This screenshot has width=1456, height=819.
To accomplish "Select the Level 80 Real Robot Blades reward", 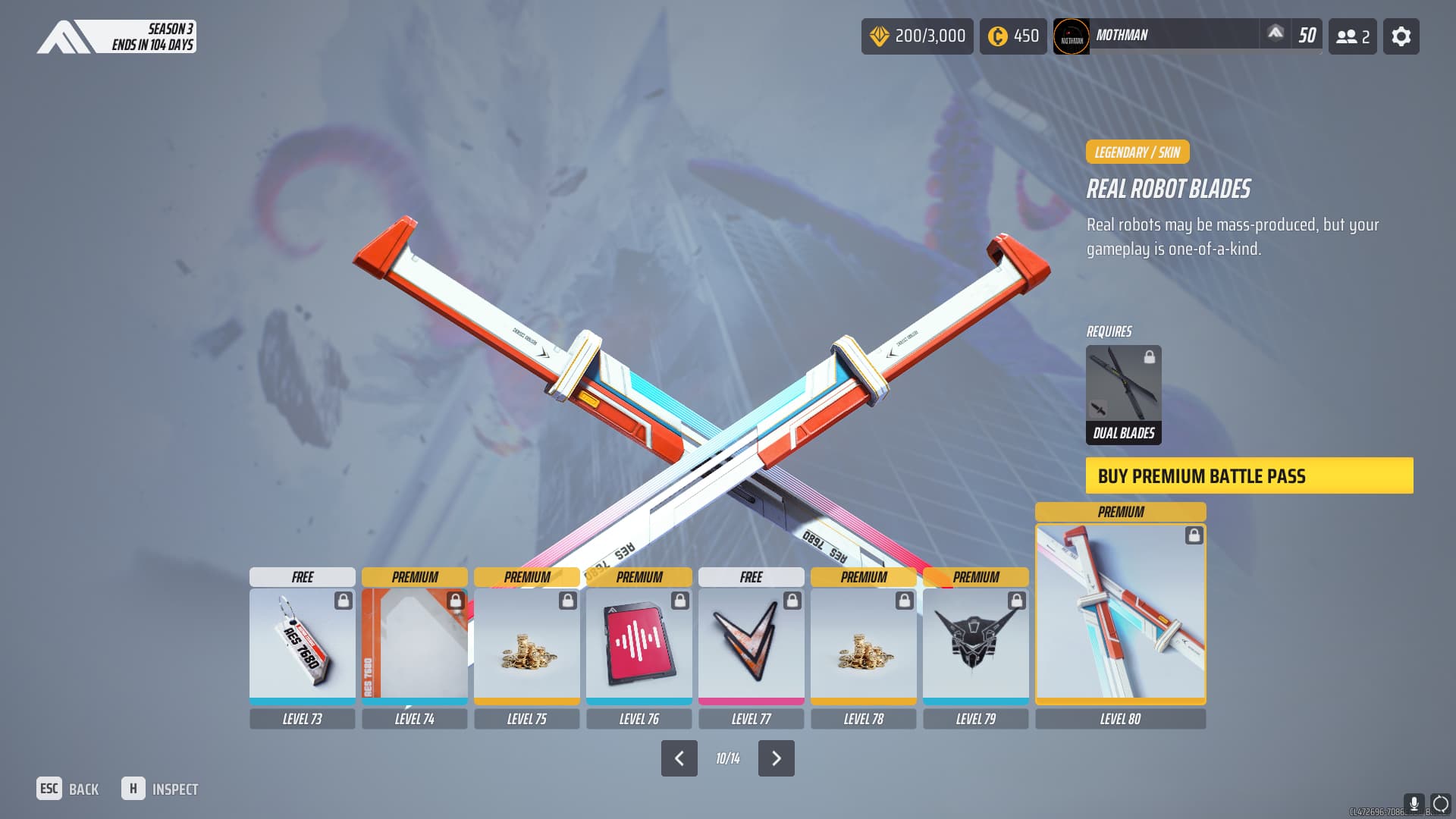I will [x=1120, y=613].
